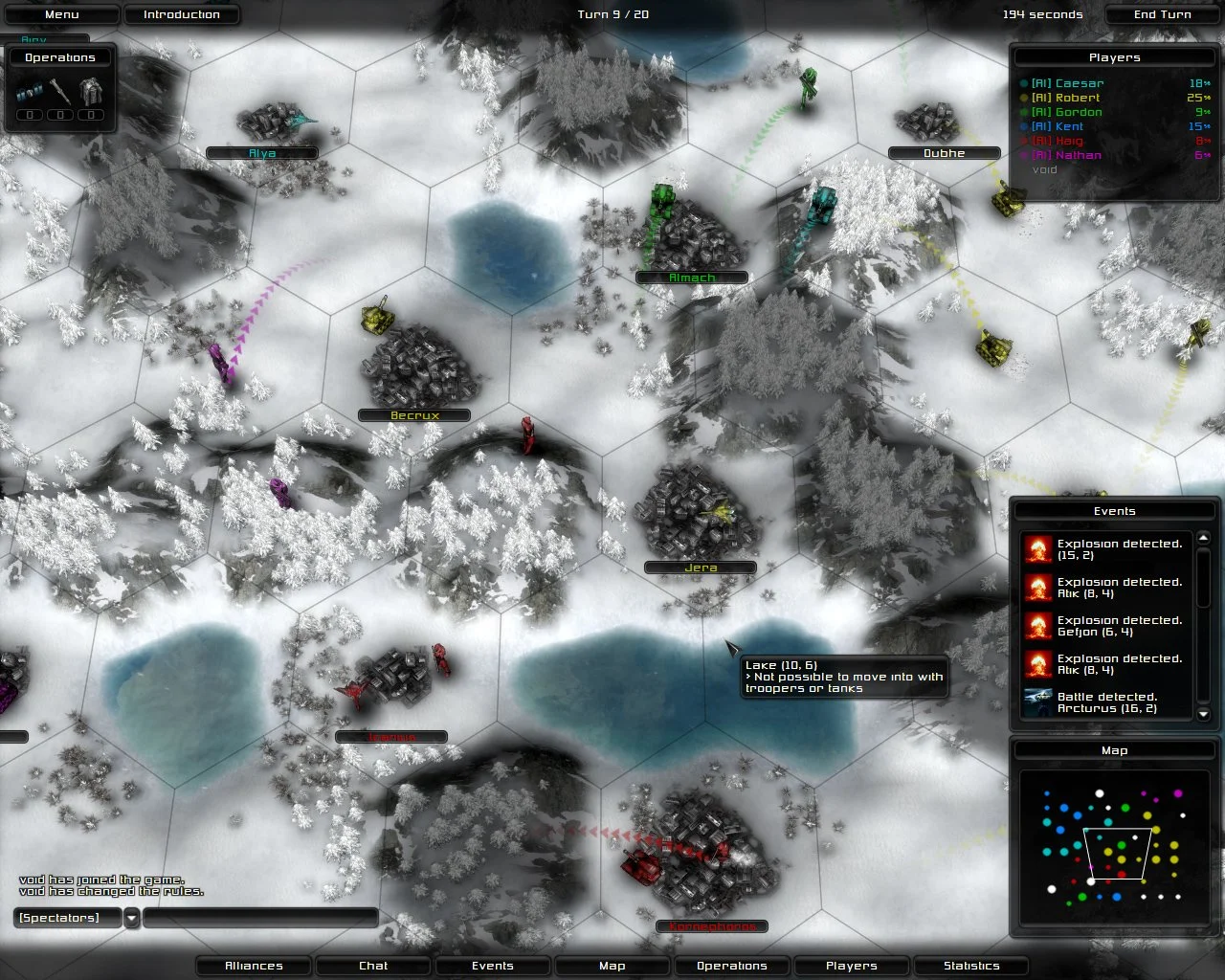Toggle the Operations panel via bottom bar
Screen dimensions: 1225x980
click(x=731, y=966)
